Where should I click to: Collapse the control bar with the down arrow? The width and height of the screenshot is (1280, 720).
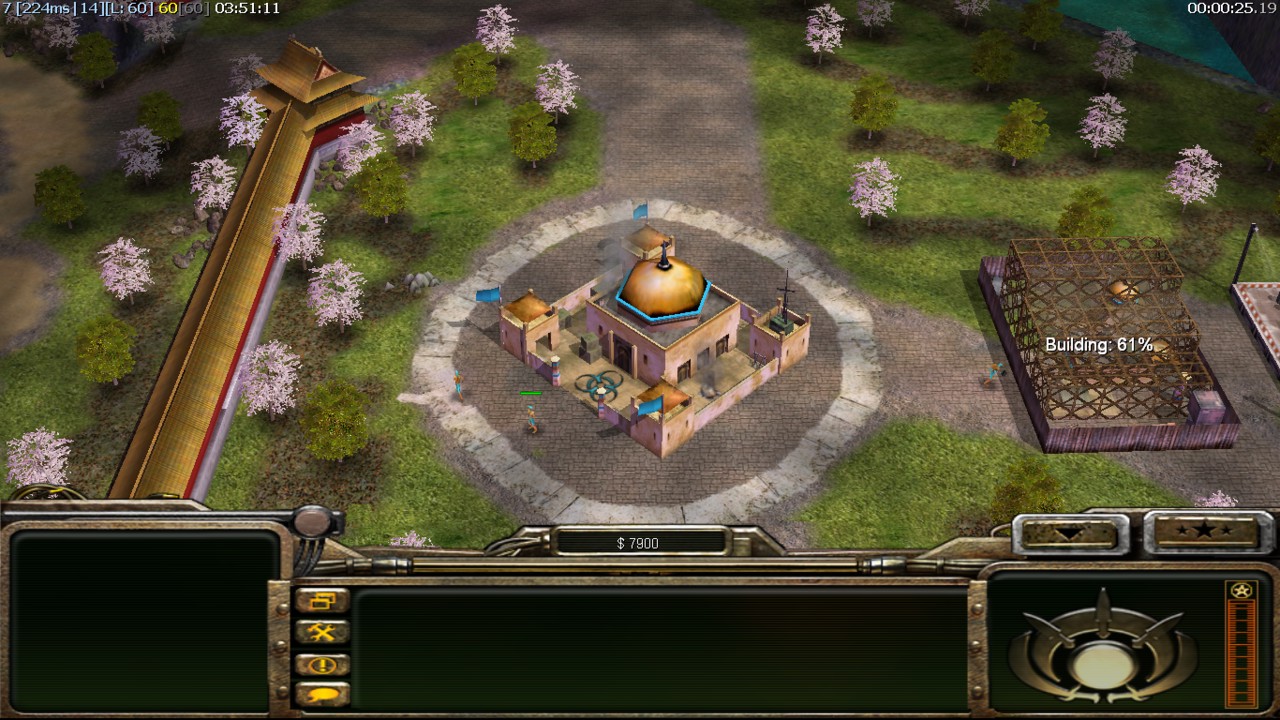tap(1065, 533)
